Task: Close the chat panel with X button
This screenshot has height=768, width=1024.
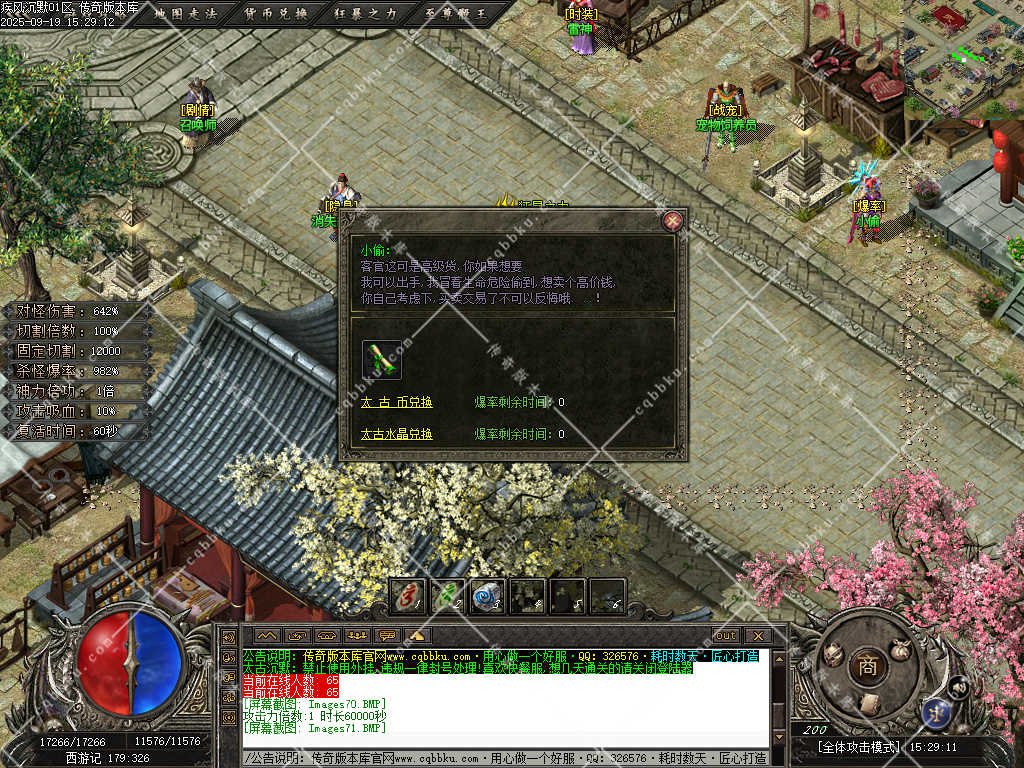Action: point(757,635)
